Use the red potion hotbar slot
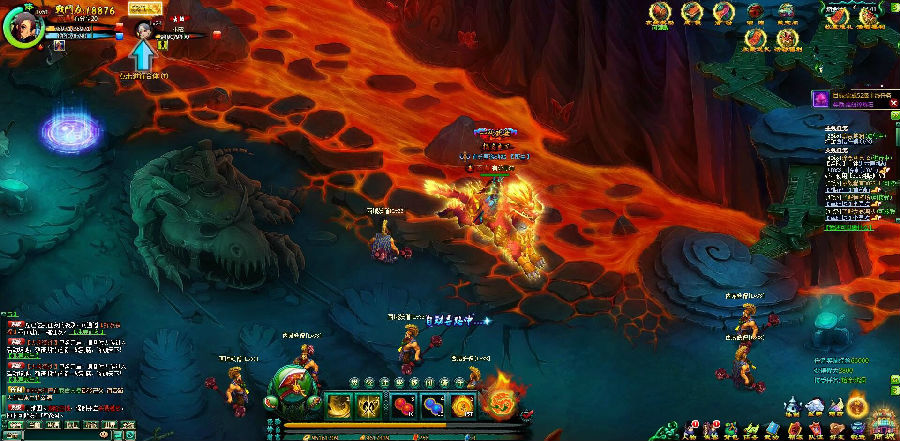This screenshot has height=441, width=900. 404,404
